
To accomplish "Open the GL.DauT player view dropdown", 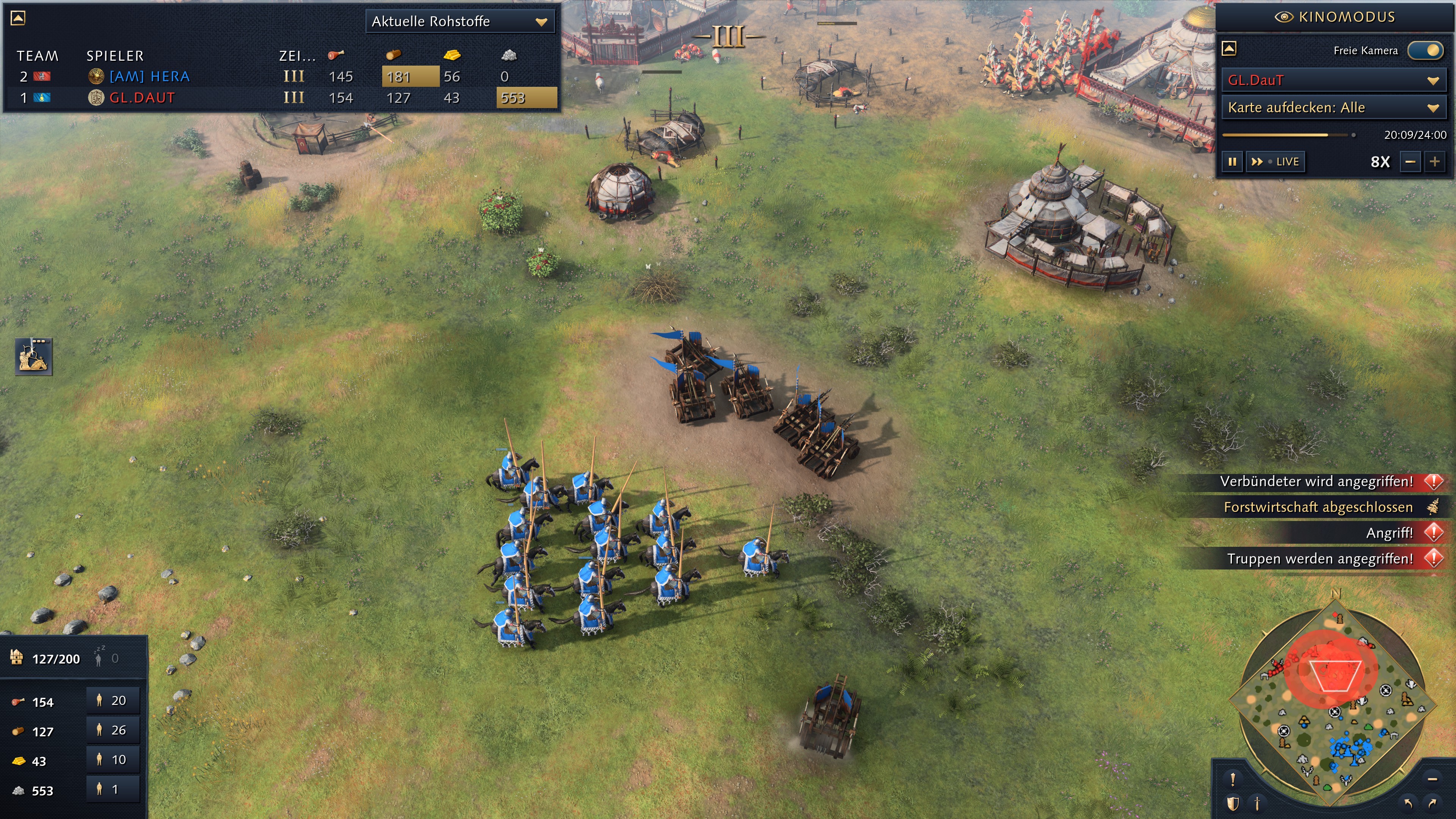I will coord(1333,80).
